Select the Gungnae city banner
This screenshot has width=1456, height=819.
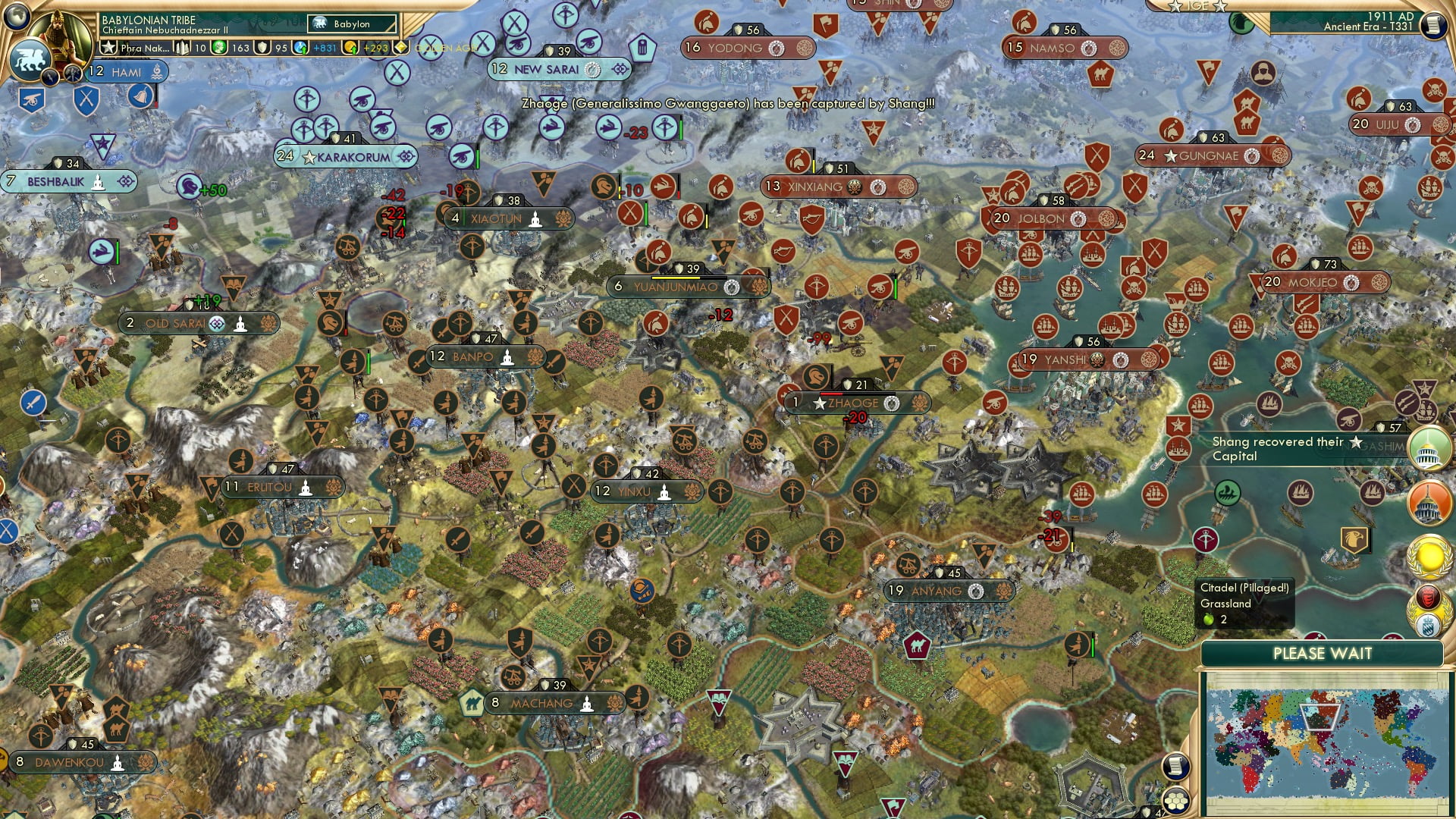point(1209,155)
